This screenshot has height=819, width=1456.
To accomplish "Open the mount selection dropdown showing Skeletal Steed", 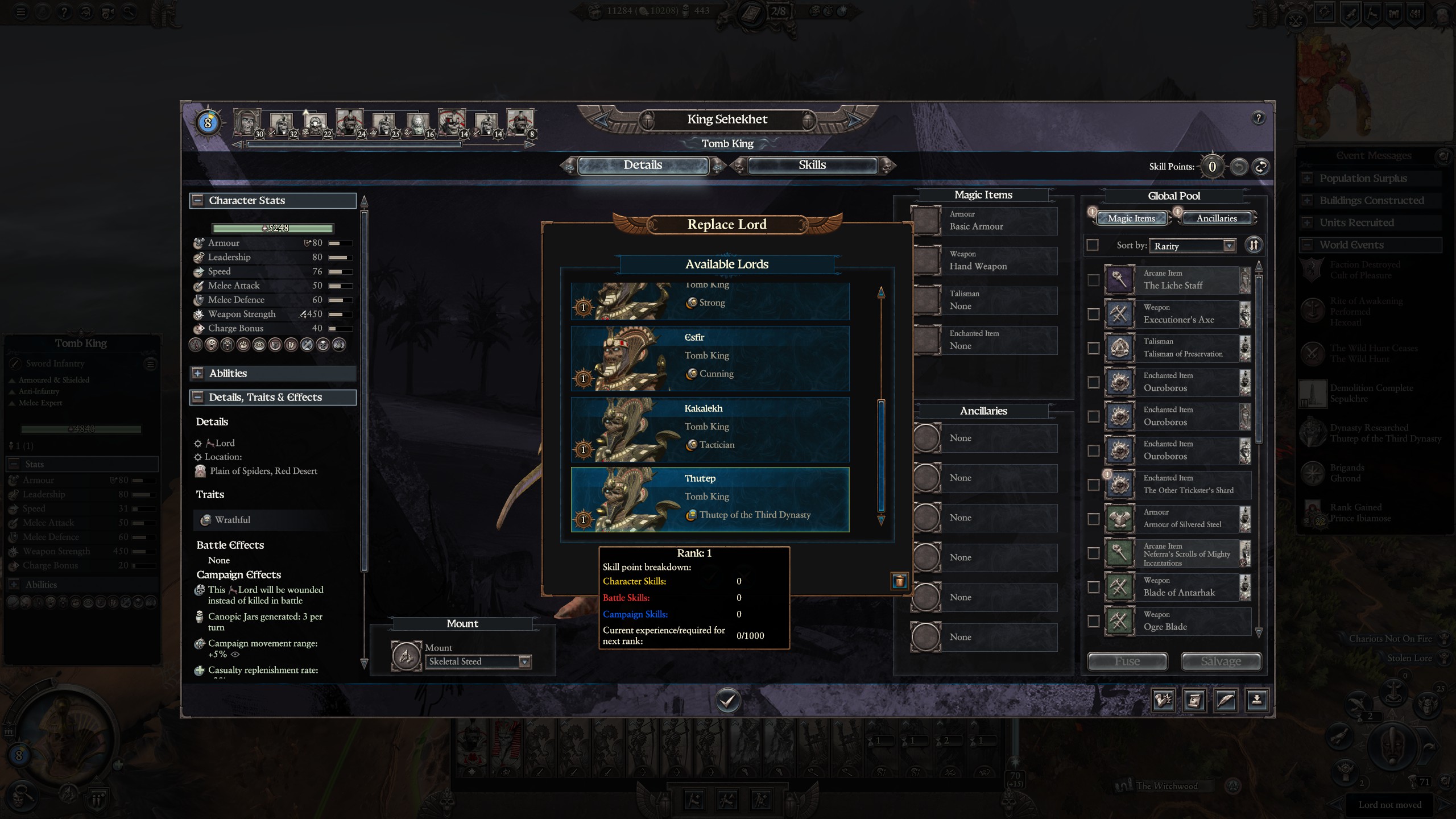I will click(523, 661).
